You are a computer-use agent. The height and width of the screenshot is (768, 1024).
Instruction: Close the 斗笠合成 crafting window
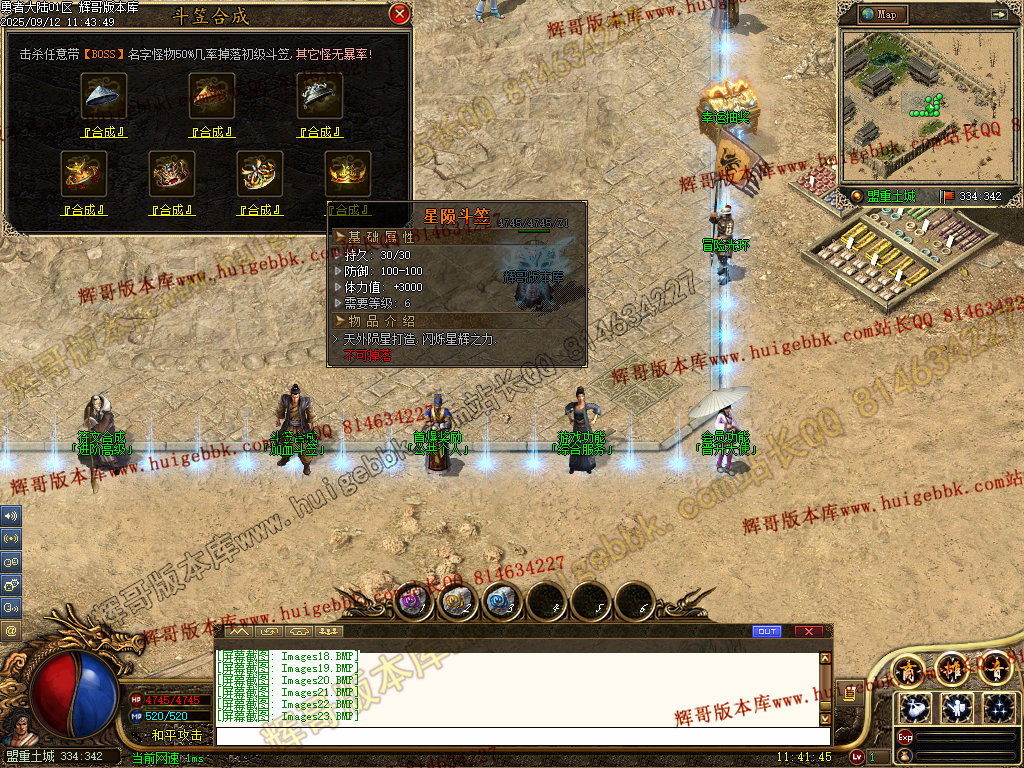399,14
